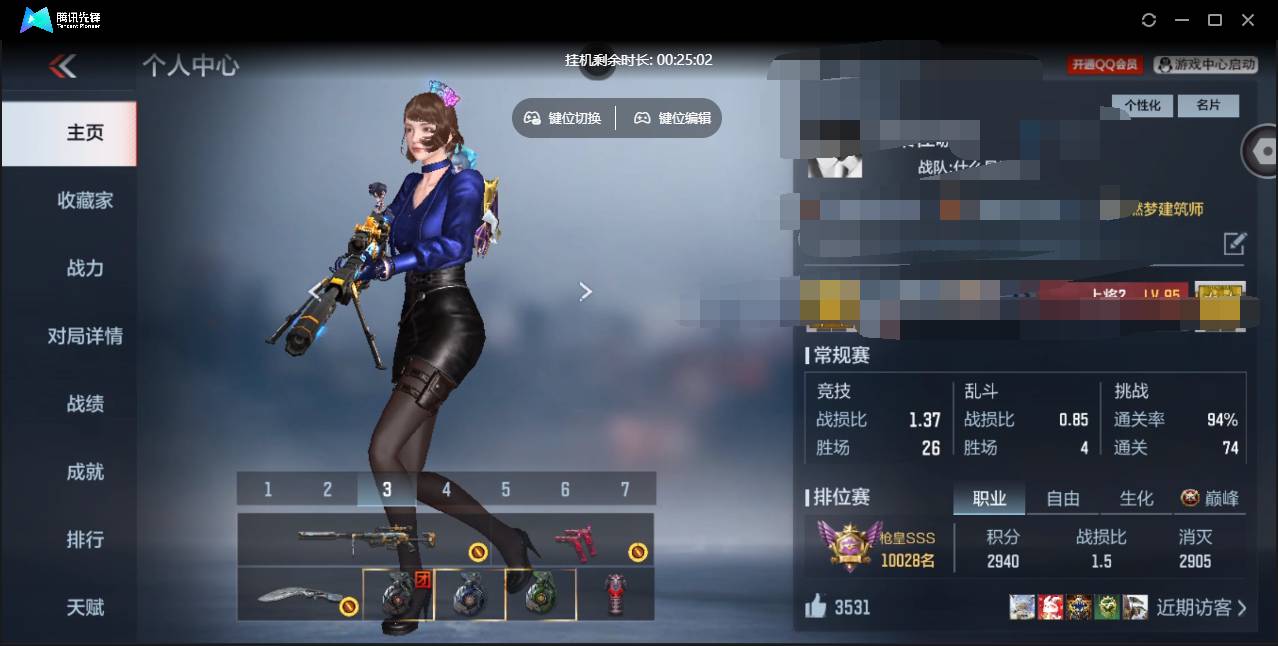Screen dimensions: 1278x646
Task: Open the 成就 achievements page
Action: (85, 472)
